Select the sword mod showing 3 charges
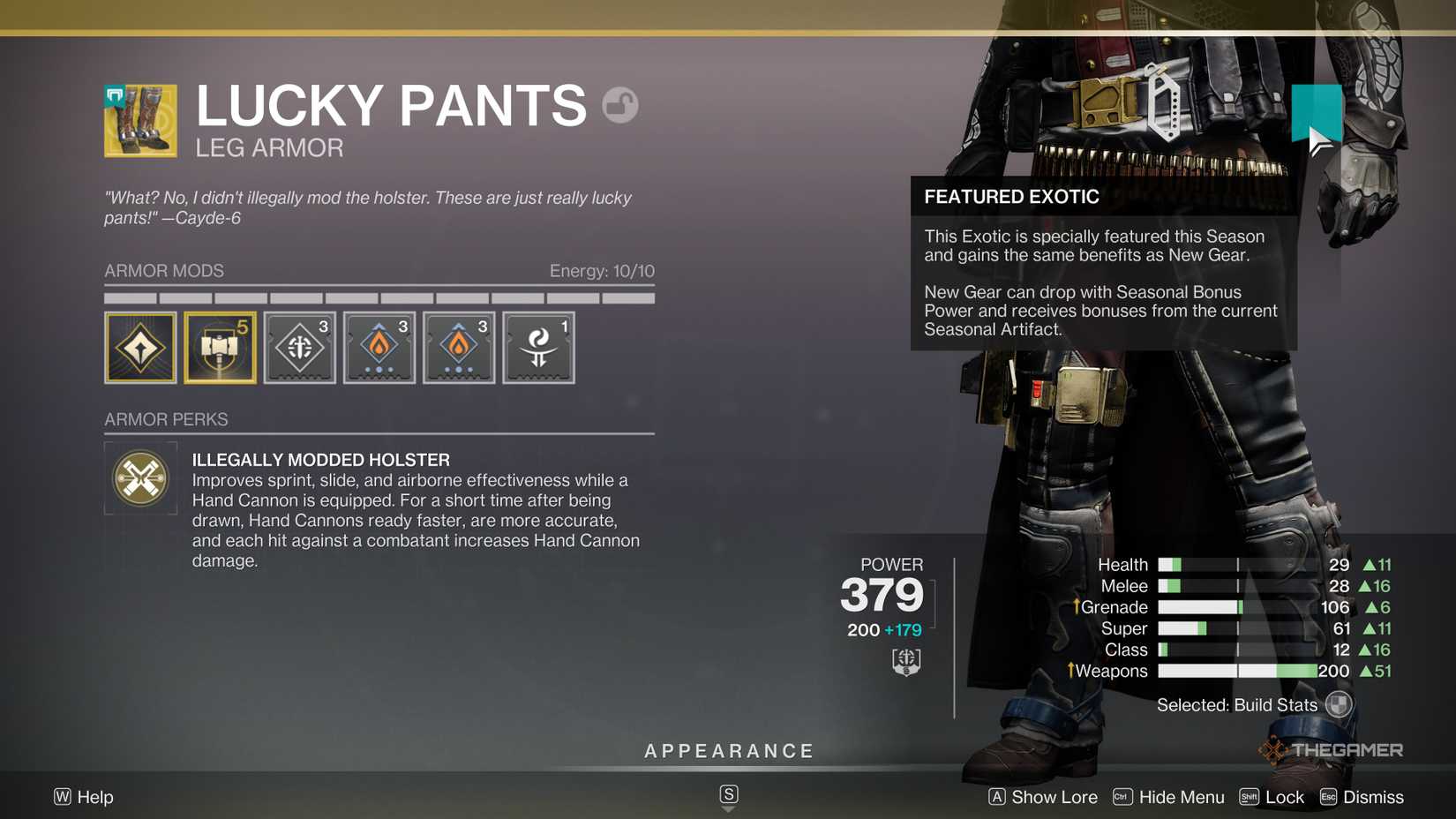Image resolution: width=1456 pixels, height=819 pixels. 299,347
